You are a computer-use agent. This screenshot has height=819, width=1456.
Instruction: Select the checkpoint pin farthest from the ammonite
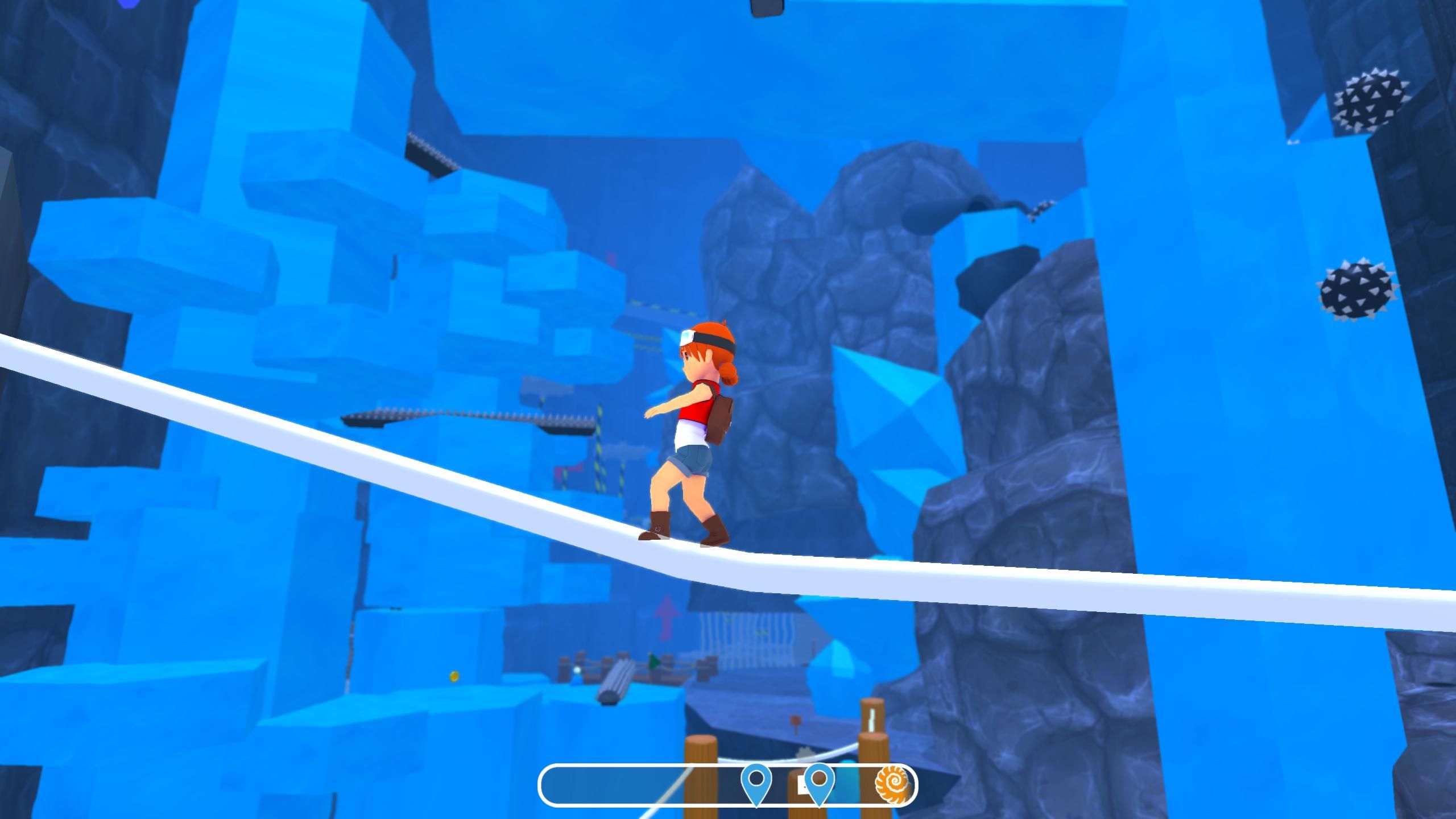(x=756, y=781)
